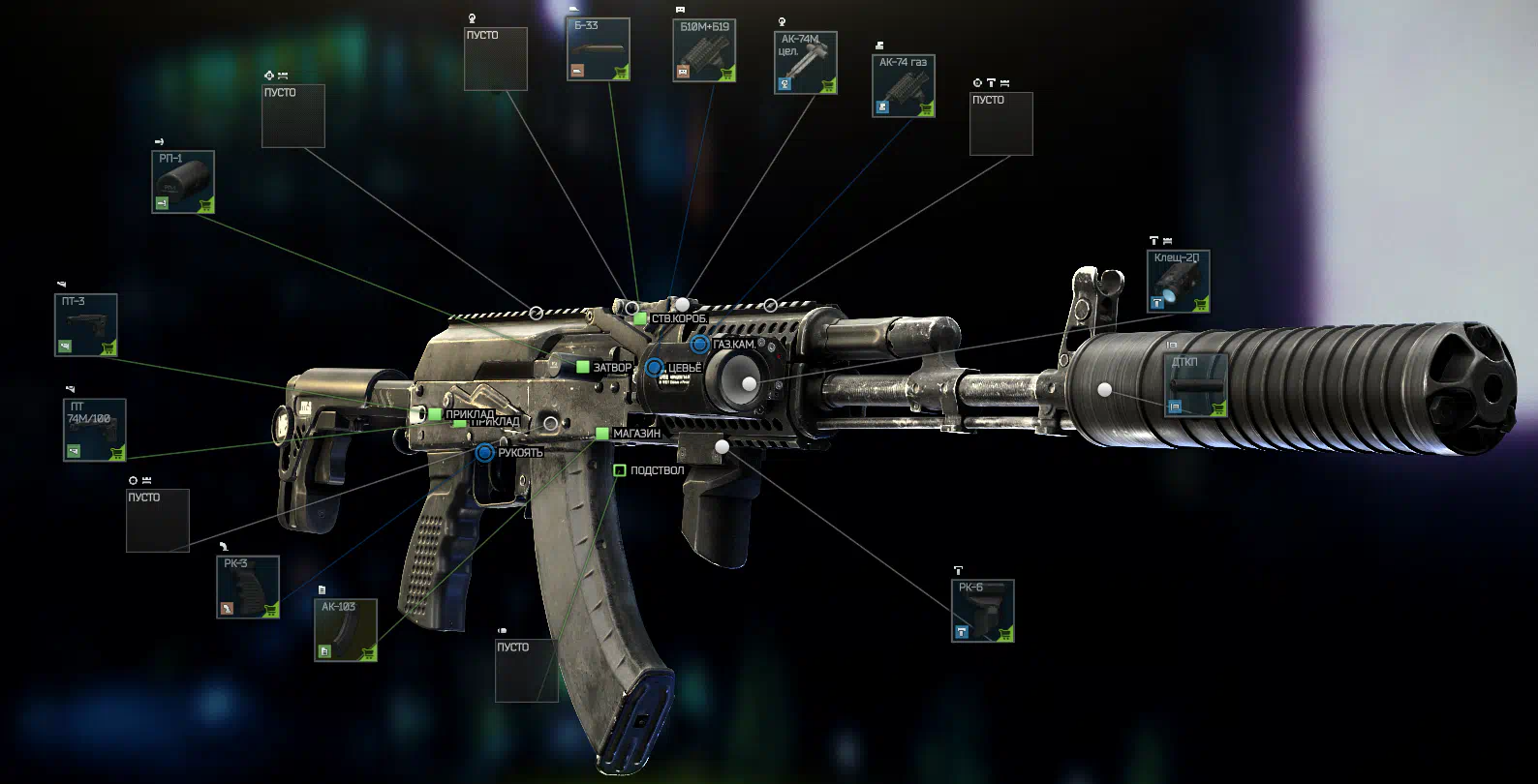Choose the ДТКП suppressor slot
The image size is (1538, 784).
[1195, 385]
